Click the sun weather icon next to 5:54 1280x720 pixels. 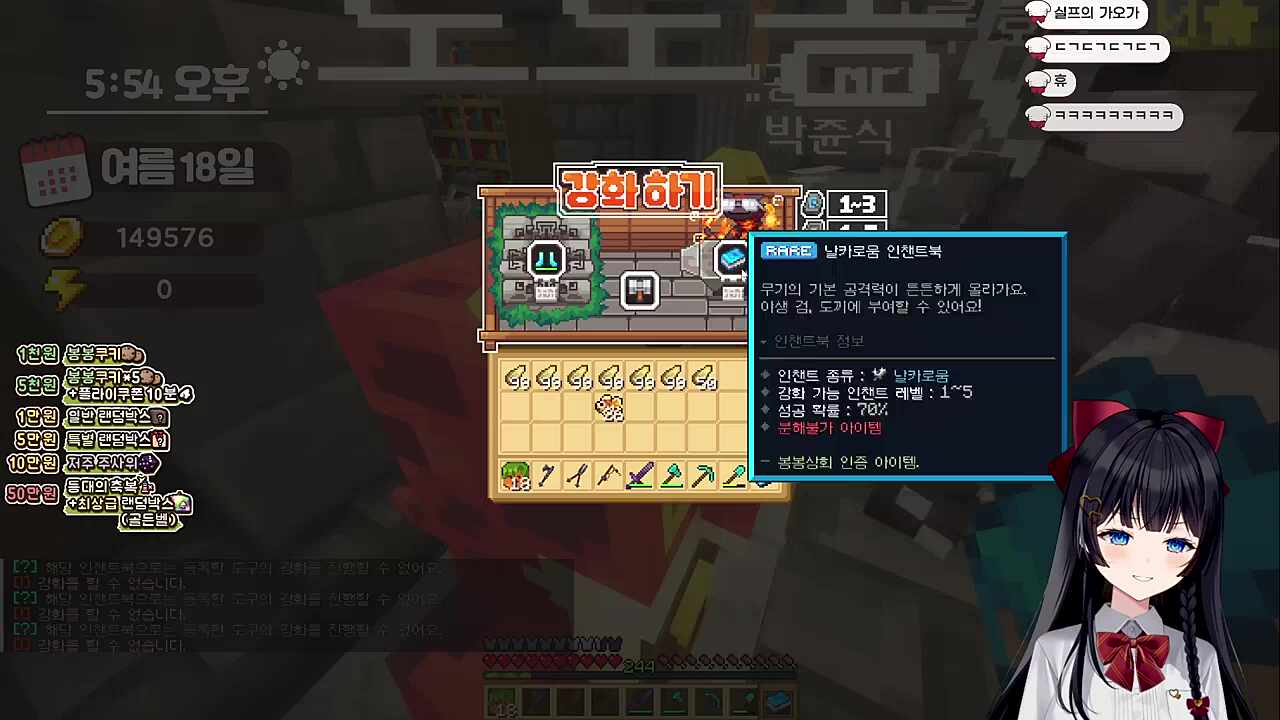click(x=283, y=64)
